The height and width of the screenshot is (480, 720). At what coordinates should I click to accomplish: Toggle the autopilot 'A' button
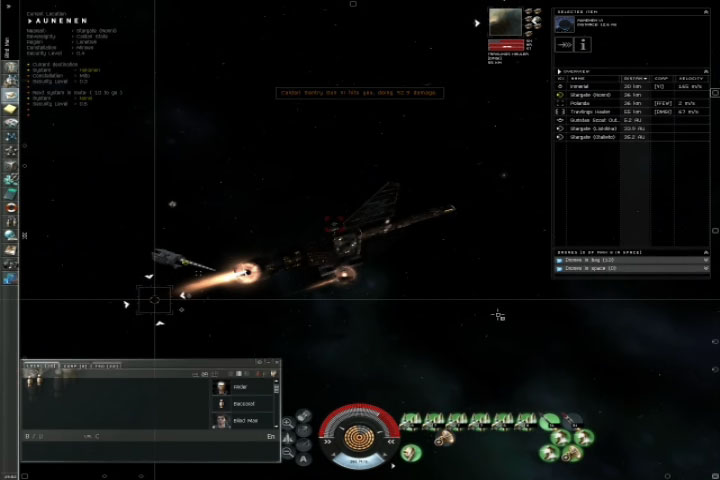[x=304, y=459]
